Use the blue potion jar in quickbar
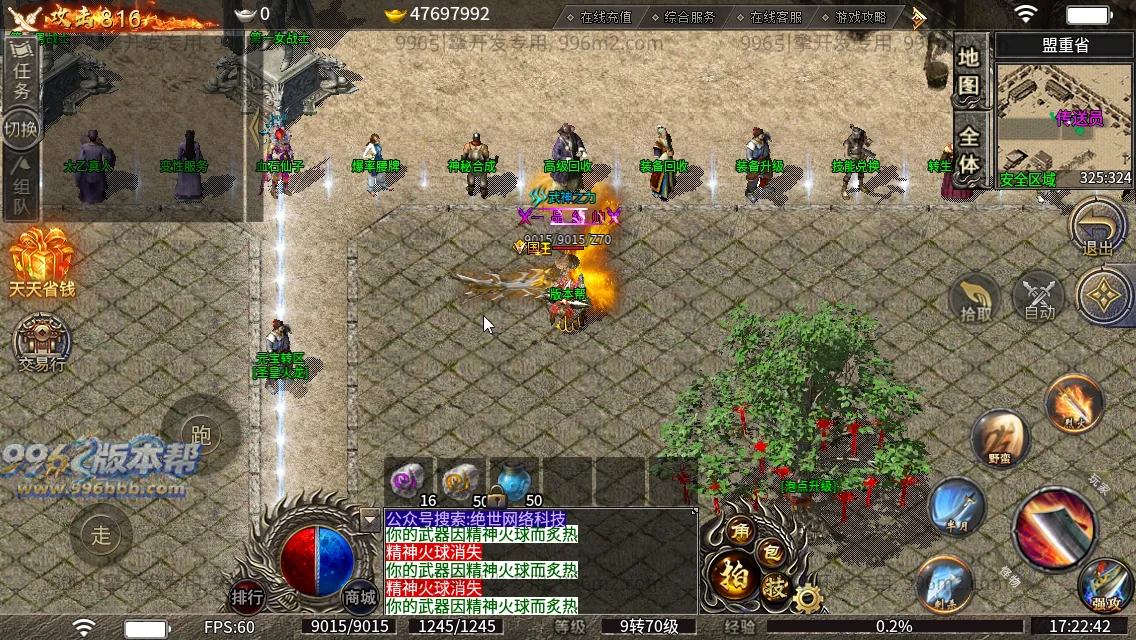 tap(513, 480)
